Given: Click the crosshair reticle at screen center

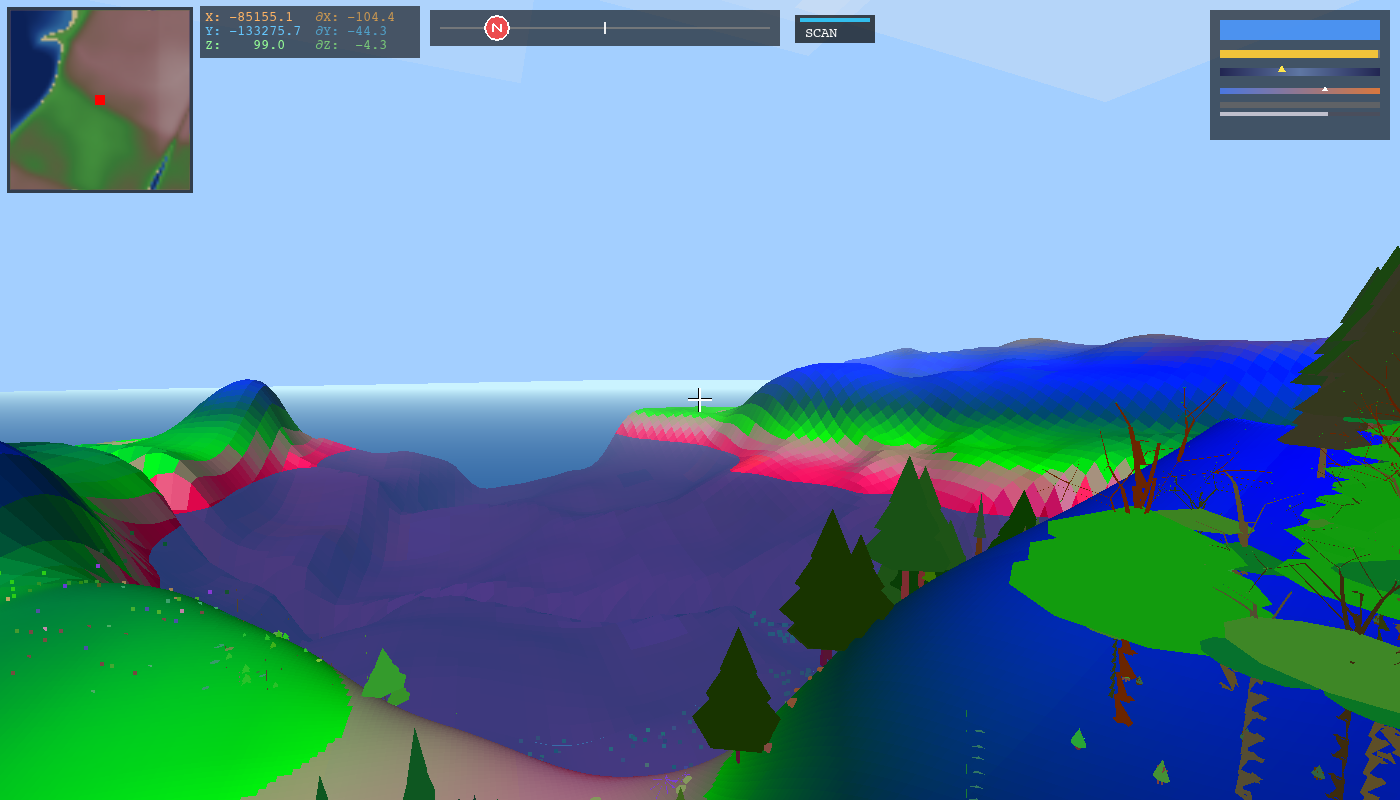Looking at the screenshot, I should [699, 400].
